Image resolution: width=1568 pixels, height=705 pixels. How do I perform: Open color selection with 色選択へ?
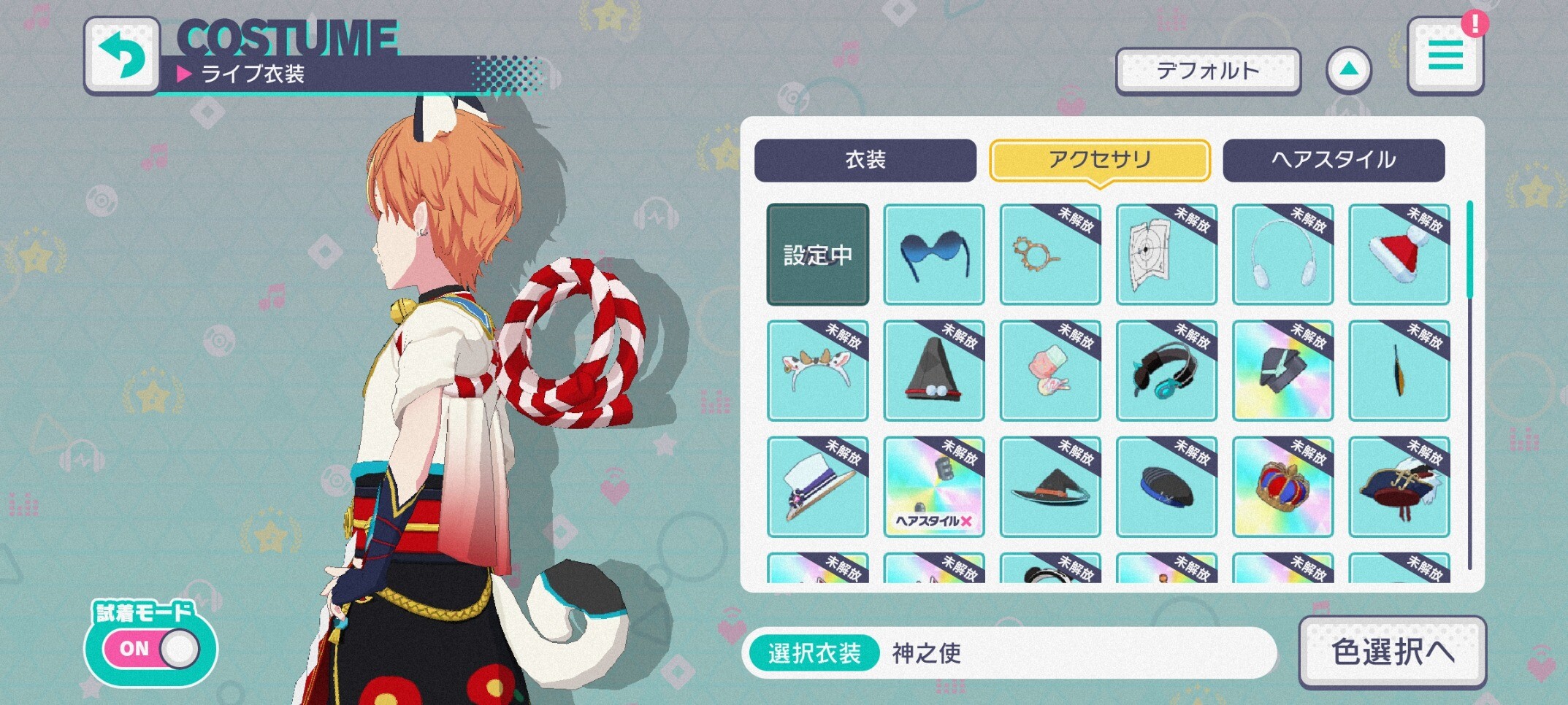pos(1392,652)
